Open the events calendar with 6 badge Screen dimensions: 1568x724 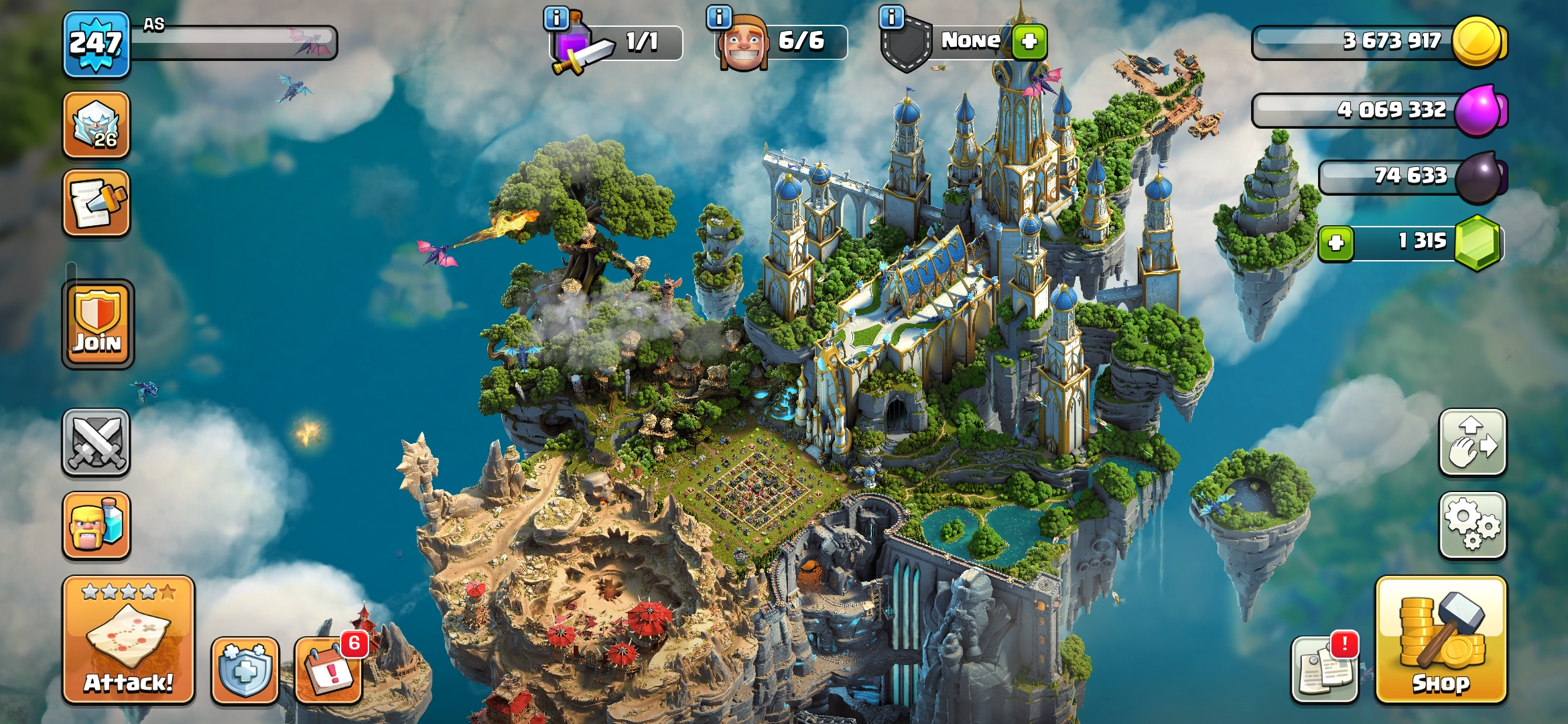pyautogui.click(x=328, y=669)
